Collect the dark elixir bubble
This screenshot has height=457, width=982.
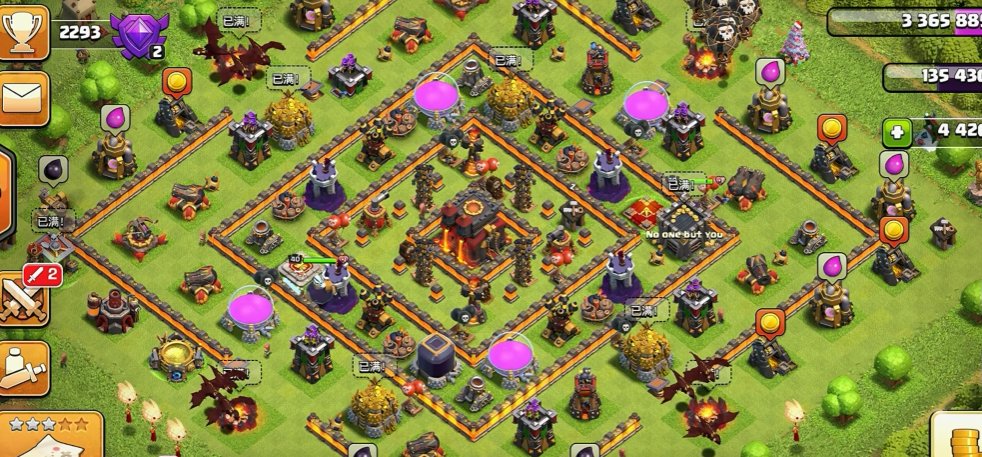(x=54, y=169)
